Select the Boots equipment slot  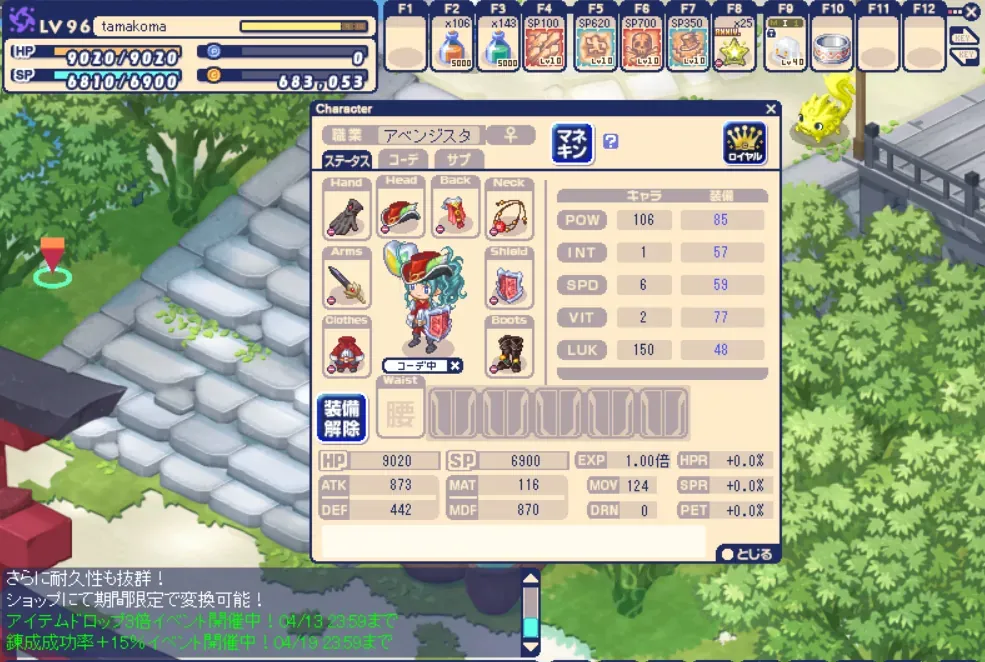coord(508,347)
